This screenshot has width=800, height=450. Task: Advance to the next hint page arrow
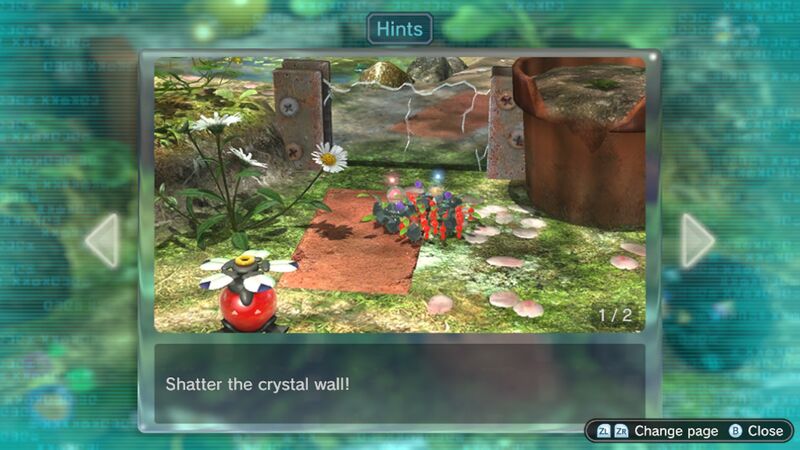click(x=697, y=240)
